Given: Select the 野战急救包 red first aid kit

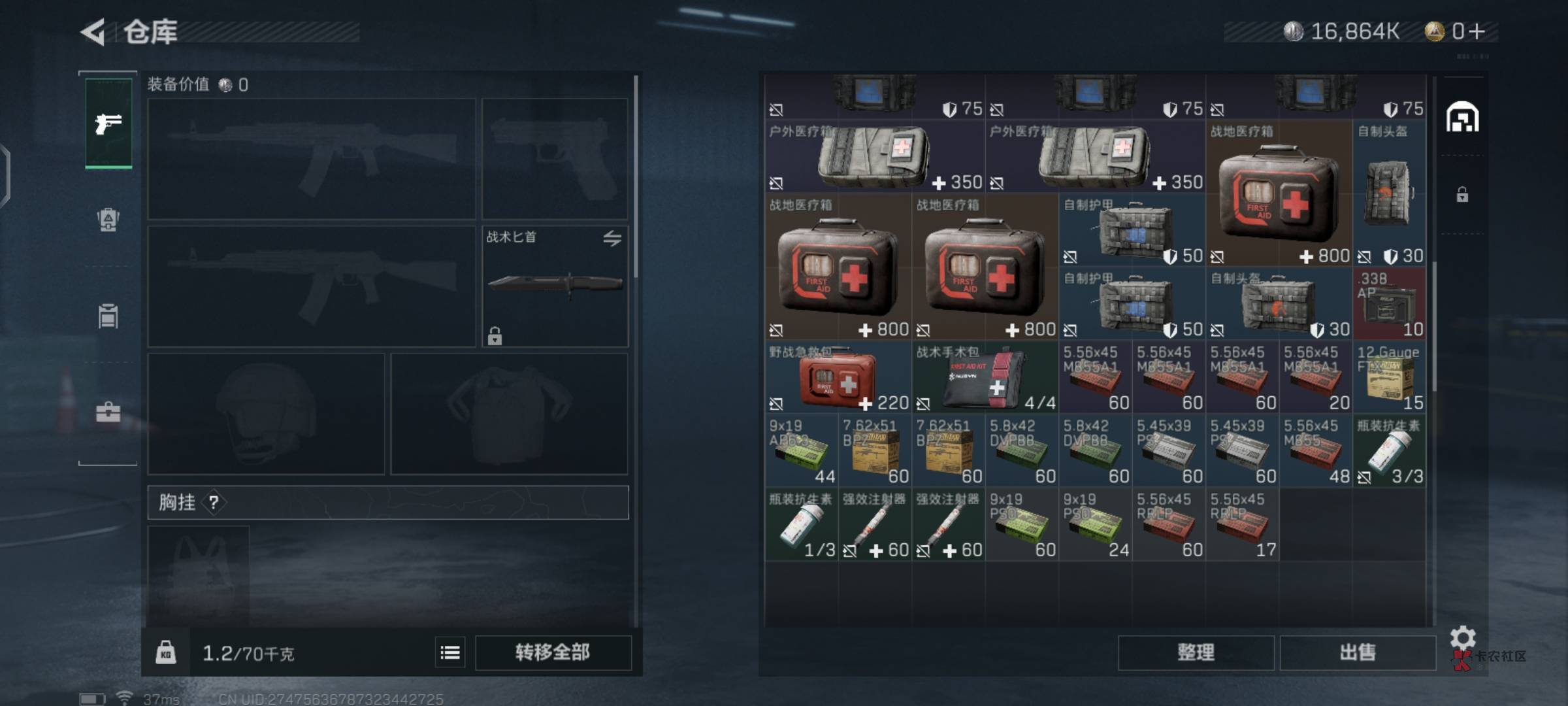Looking at the screenshot, I should coord(838,378).
